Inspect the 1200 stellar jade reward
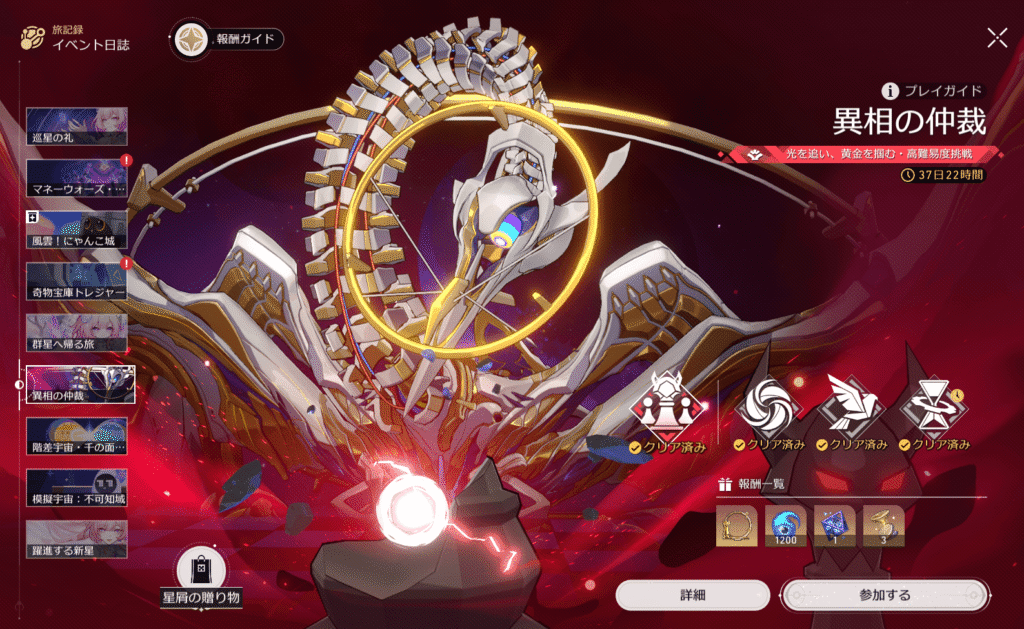The height and width of the screenshot is (629, 1024). tap(785, 526)
